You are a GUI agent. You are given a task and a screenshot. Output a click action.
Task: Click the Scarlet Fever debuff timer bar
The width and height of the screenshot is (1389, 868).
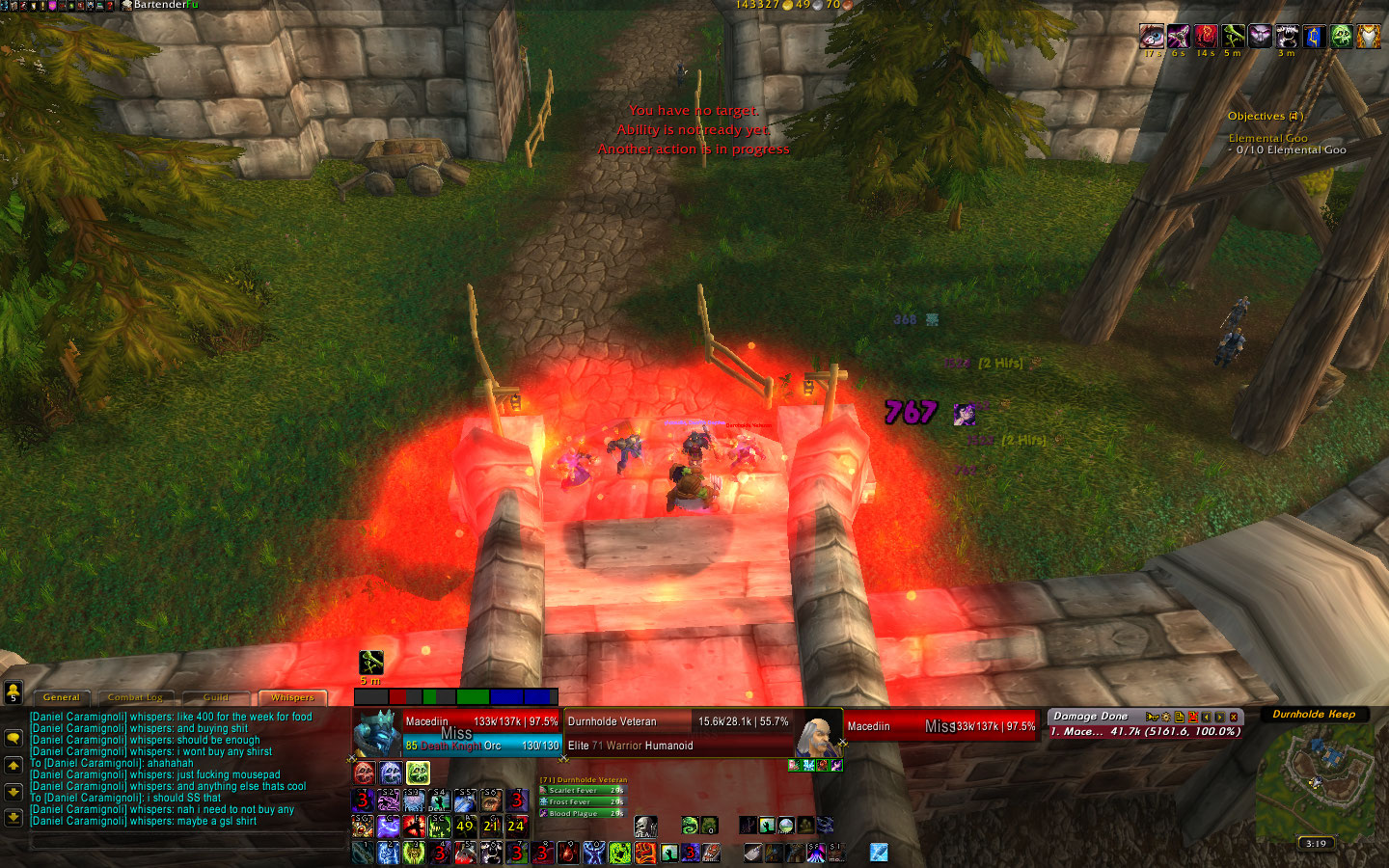(x=582, y=790)
